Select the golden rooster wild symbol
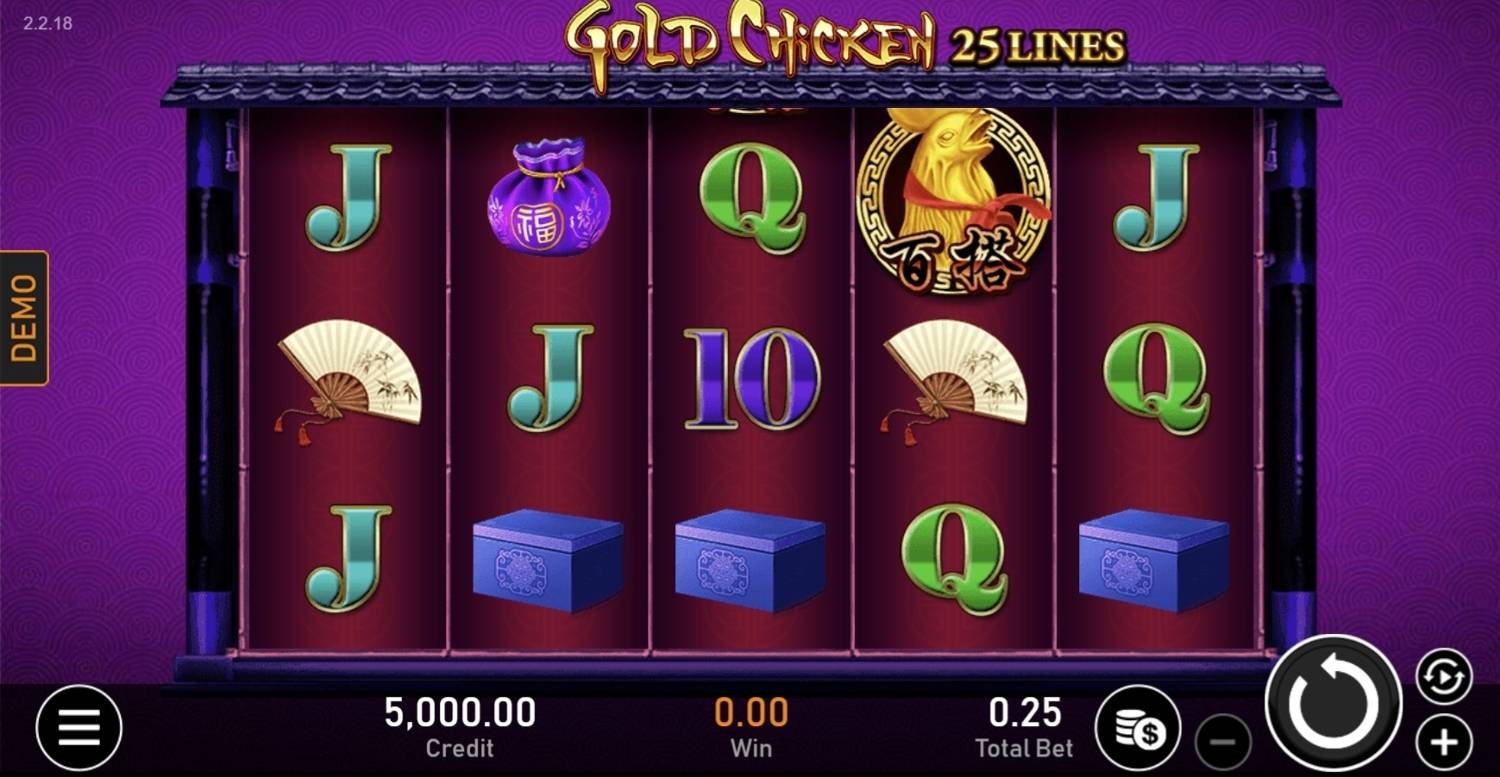Viewport: 1500px width, 777px height. click(x=957, y=200)
